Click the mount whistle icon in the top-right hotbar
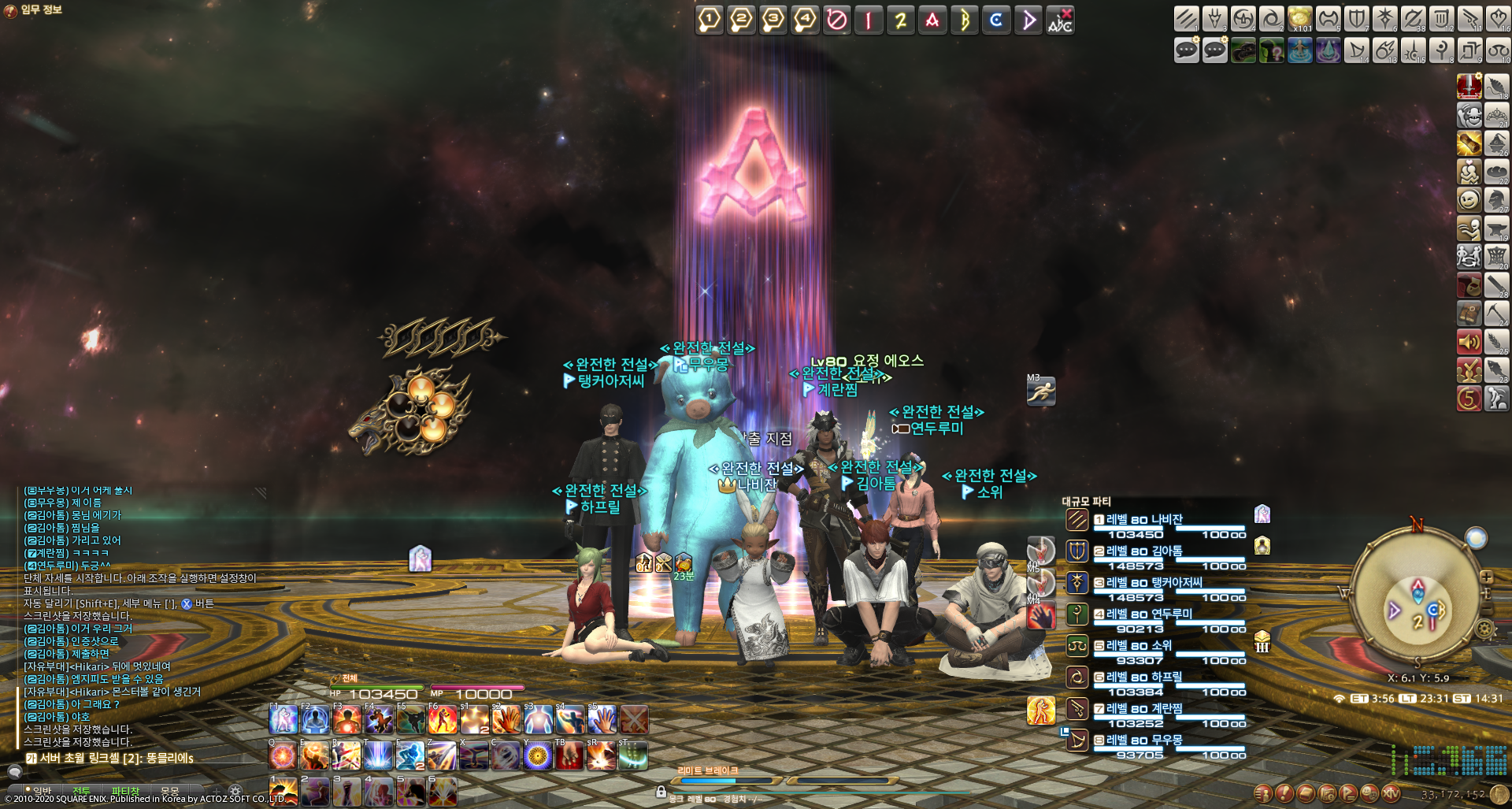Viewport: 1512px width, 809px height. click(1243, 50)
